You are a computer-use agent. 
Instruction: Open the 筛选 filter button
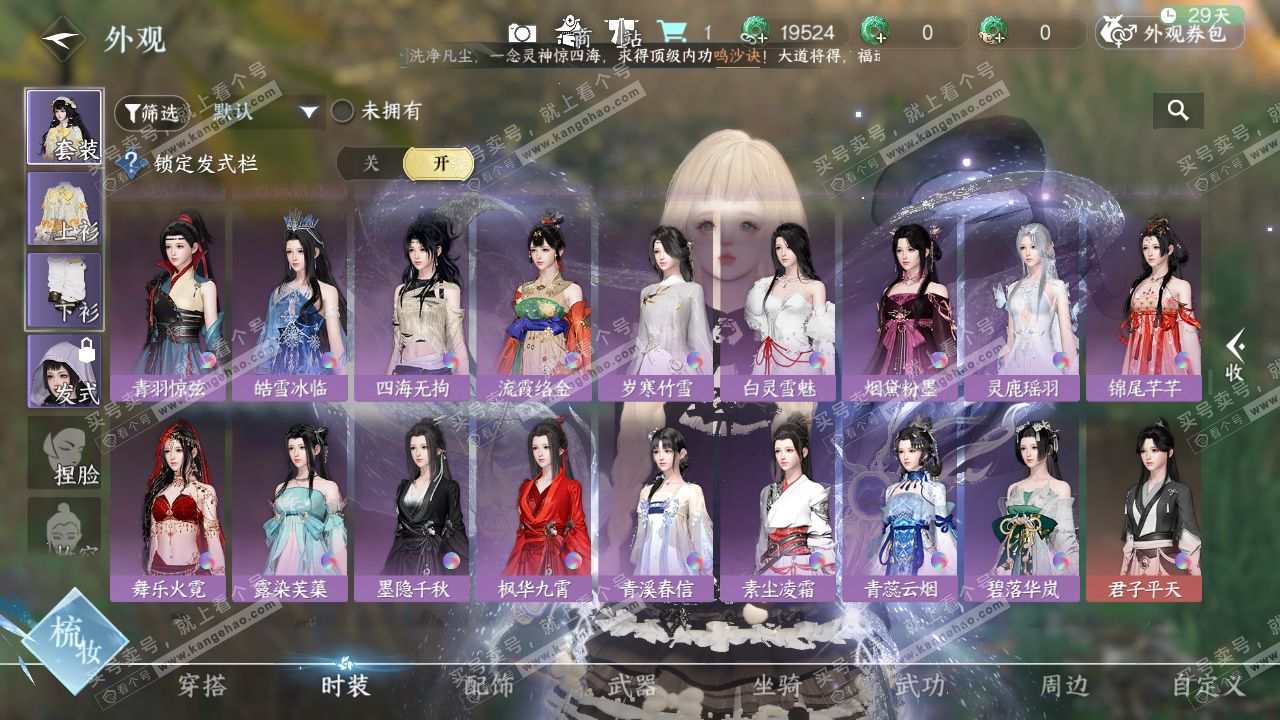(152, 113)
